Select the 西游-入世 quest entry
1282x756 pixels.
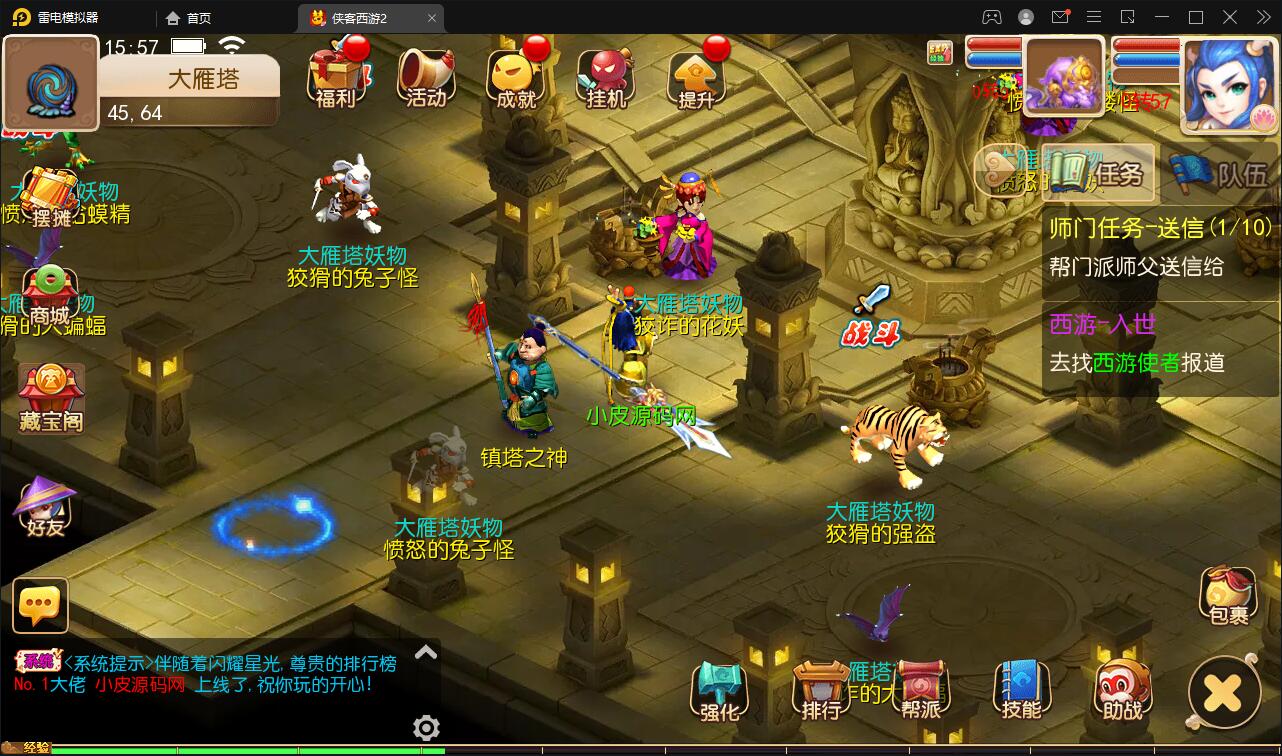1160,343
